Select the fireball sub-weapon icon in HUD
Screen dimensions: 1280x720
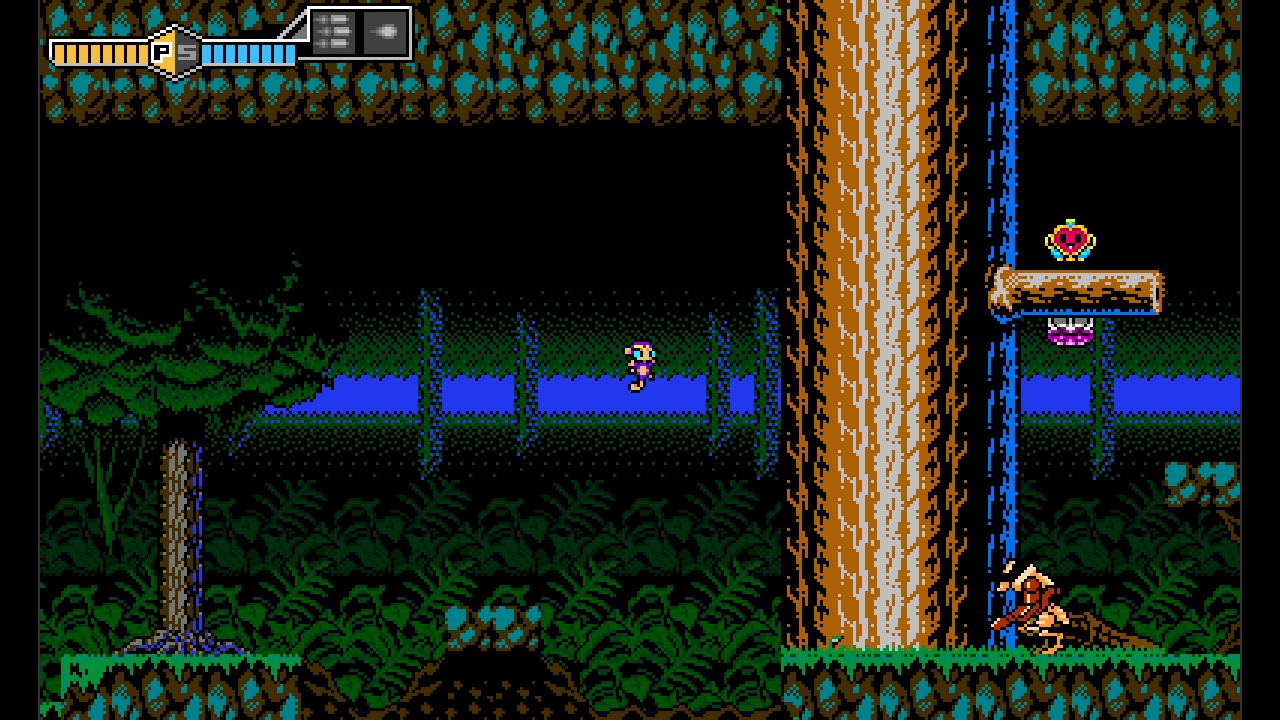coord(383,31)
